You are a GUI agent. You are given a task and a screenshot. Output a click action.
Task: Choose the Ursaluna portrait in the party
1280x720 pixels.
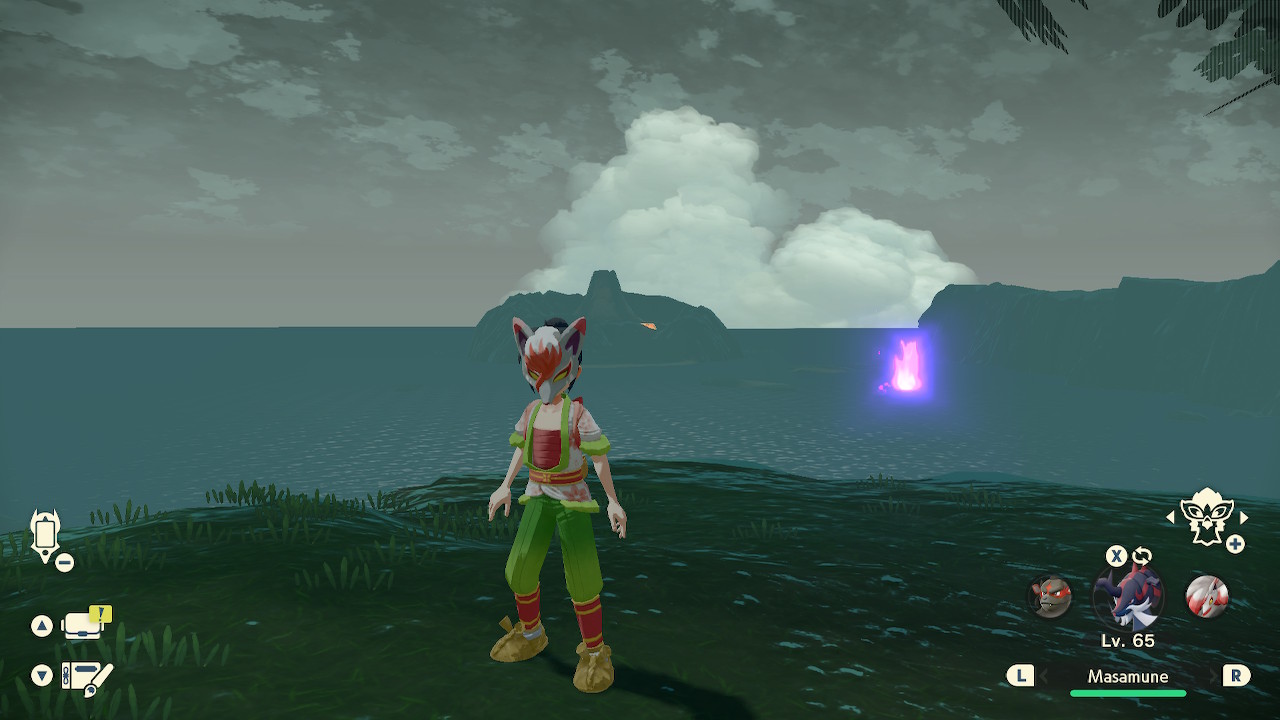[1050, 597]
